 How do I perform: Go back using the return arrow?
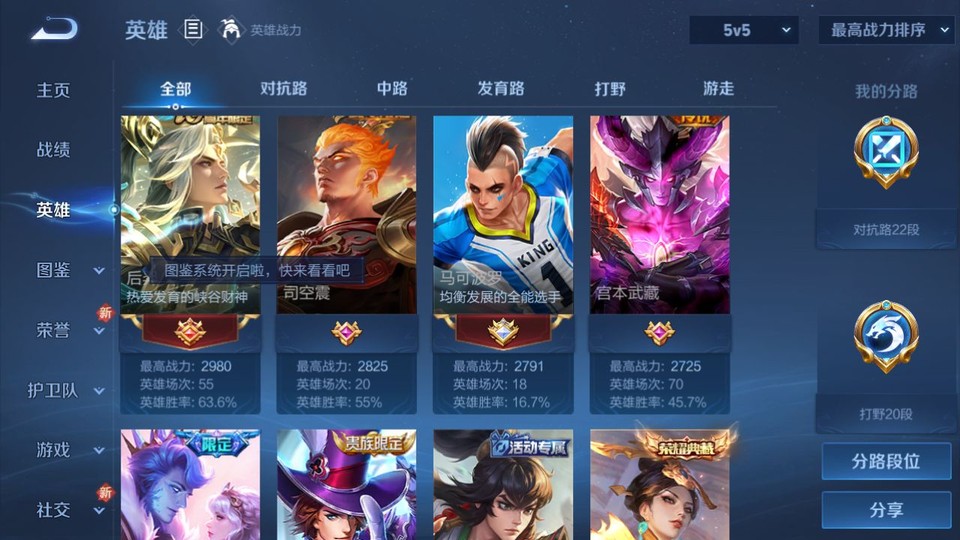(x=54, y=30)
